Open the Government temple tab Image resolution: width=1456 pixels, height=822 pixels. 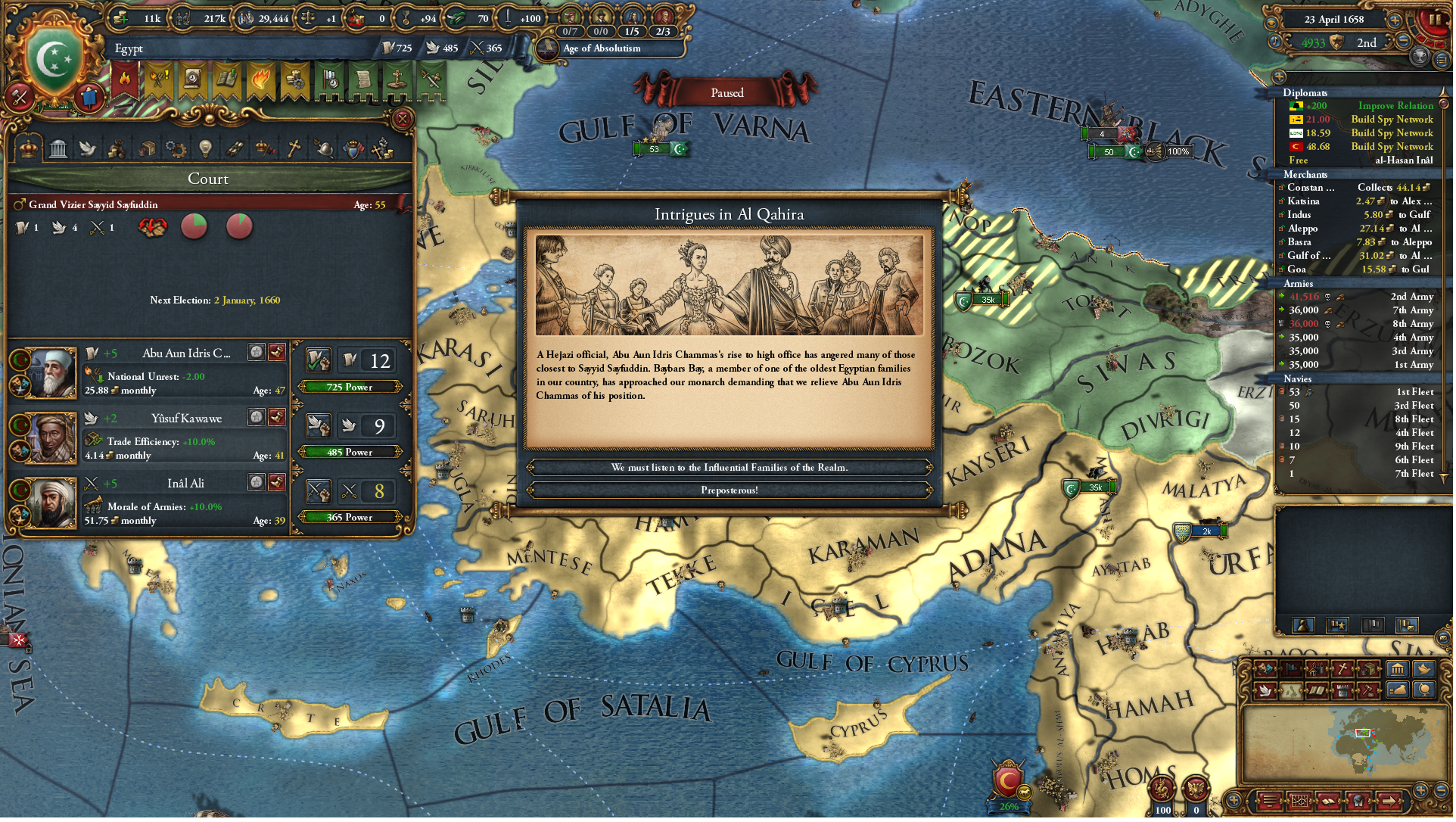tap(58, 148)
